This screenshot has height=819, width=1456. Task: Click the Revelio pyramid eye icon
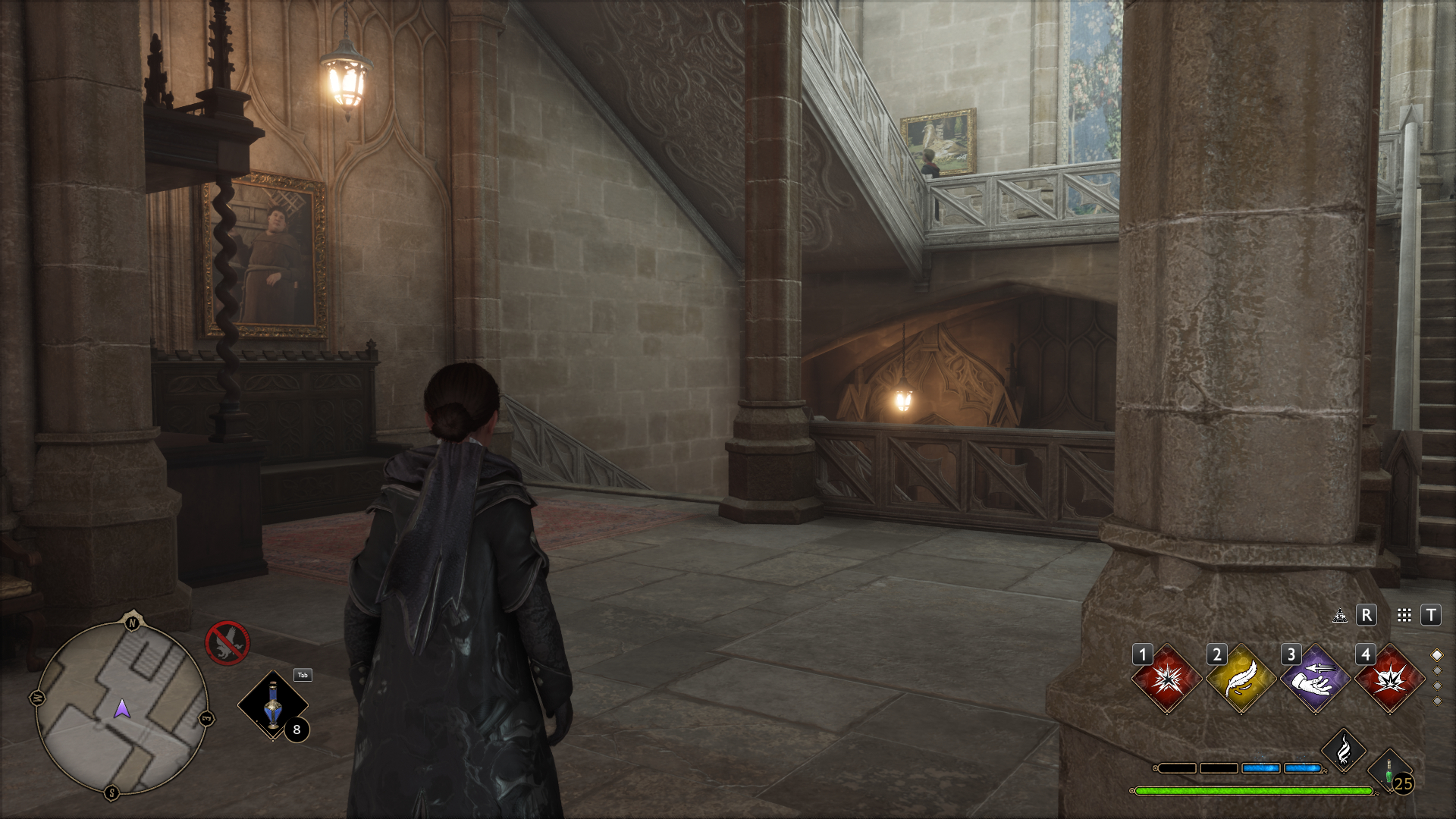(1340, 616)
